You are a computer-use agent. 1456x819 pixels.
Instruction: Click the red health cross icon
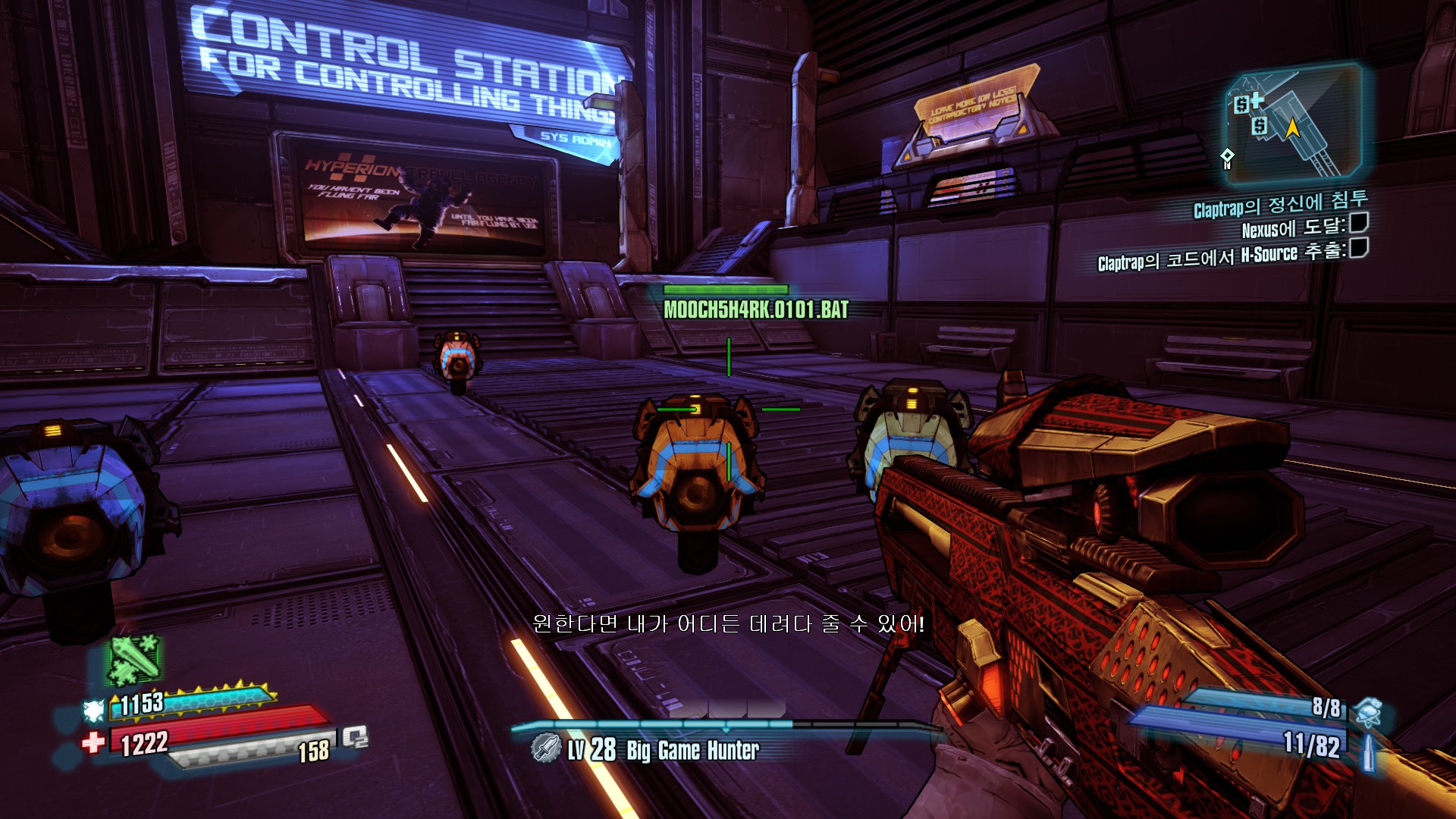[x=93, y=742]
